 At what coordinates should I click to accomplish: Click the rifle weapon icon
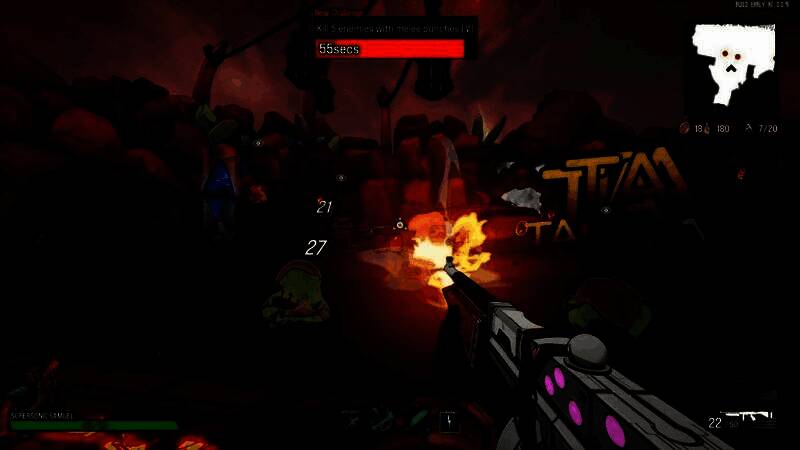pos(751,415)
